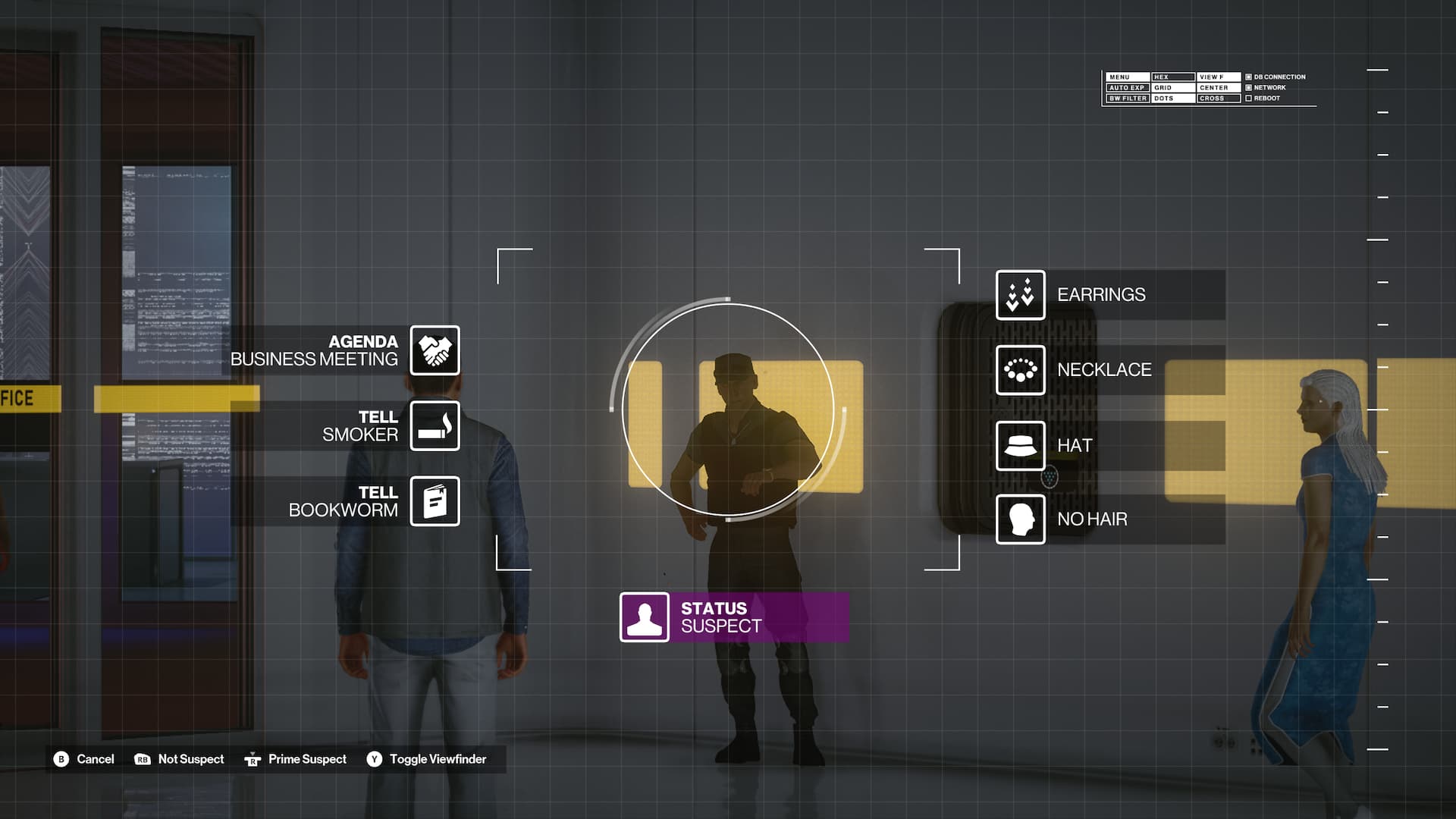
Task: Select the book icon for Bookworm
Action: tap(435, 501)
